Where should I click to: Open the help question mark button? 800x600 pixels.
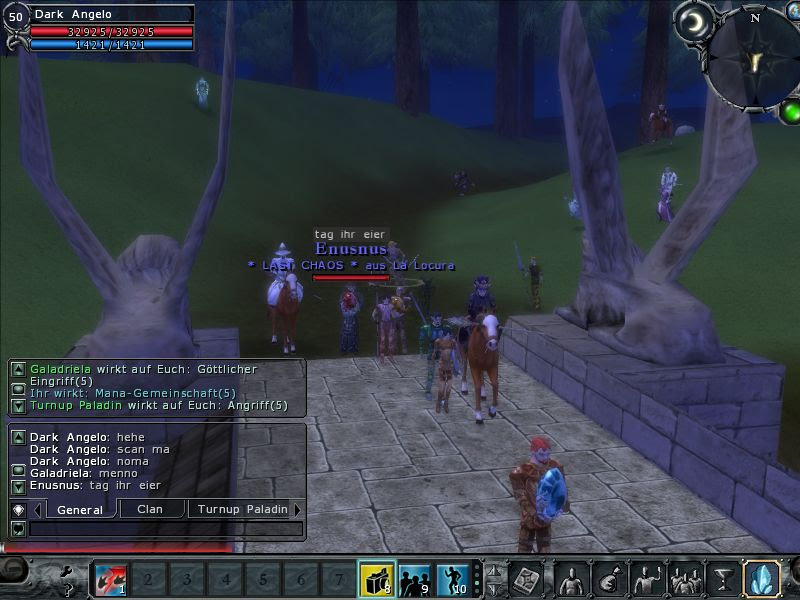pos(67,589)
